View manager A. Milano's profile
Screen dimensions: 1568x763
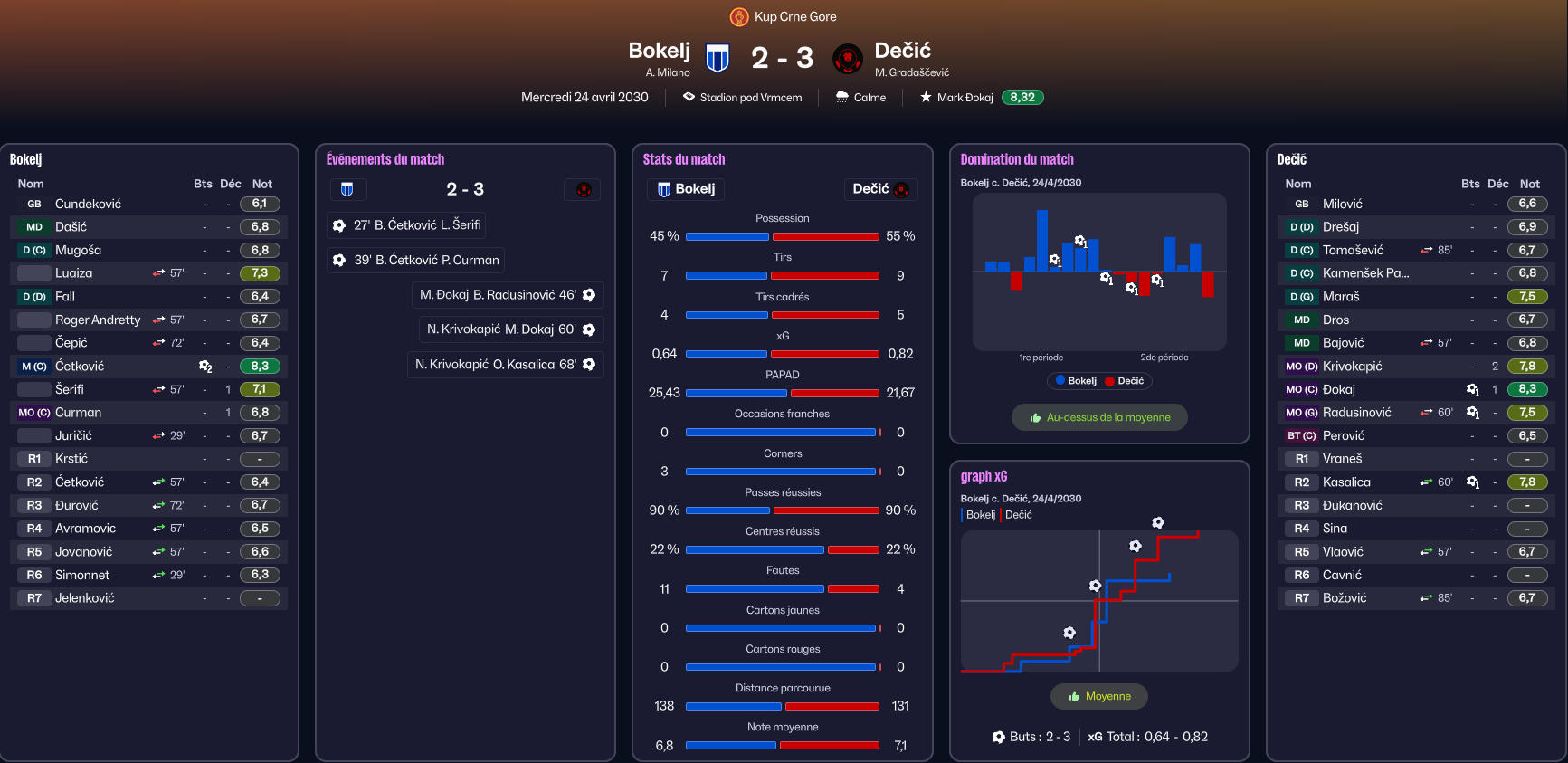[x=668, y=72]
